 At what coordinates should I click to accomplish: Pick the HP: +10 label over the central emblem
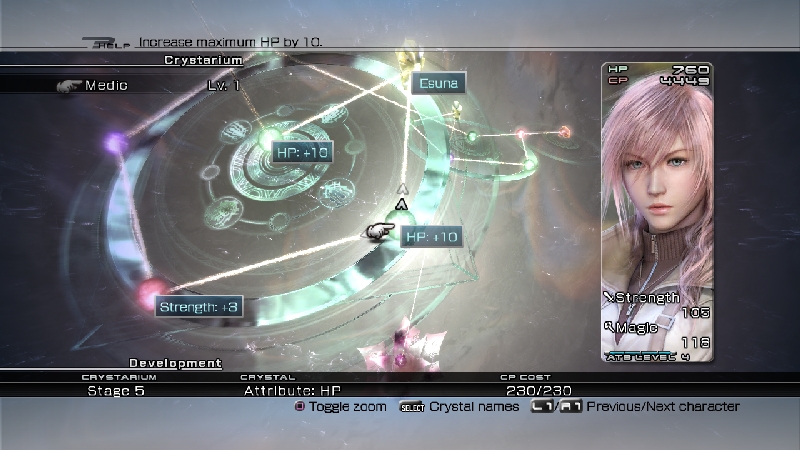[x=301, y=152]
